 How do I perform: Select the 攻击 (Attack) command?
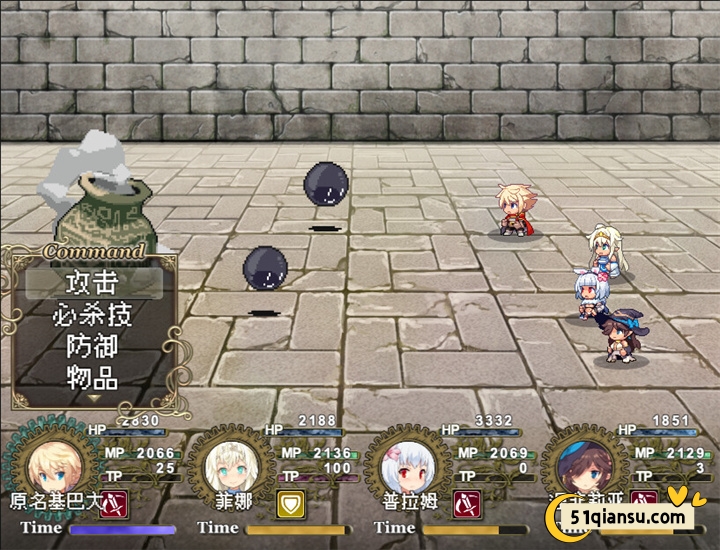92,282
